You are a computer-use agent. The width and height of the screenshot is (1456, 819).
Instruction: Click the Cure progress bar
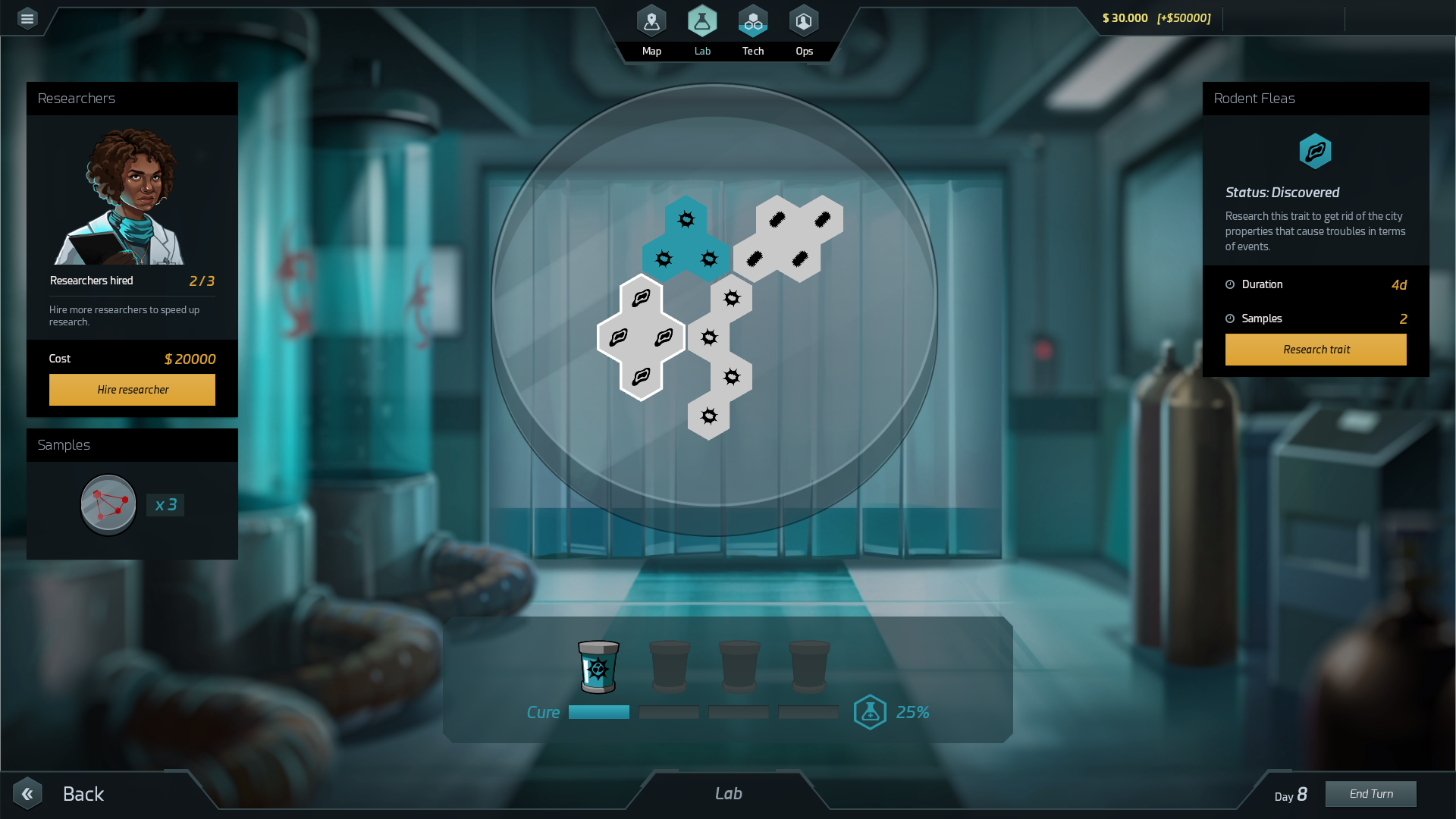[x=598, y=712]
